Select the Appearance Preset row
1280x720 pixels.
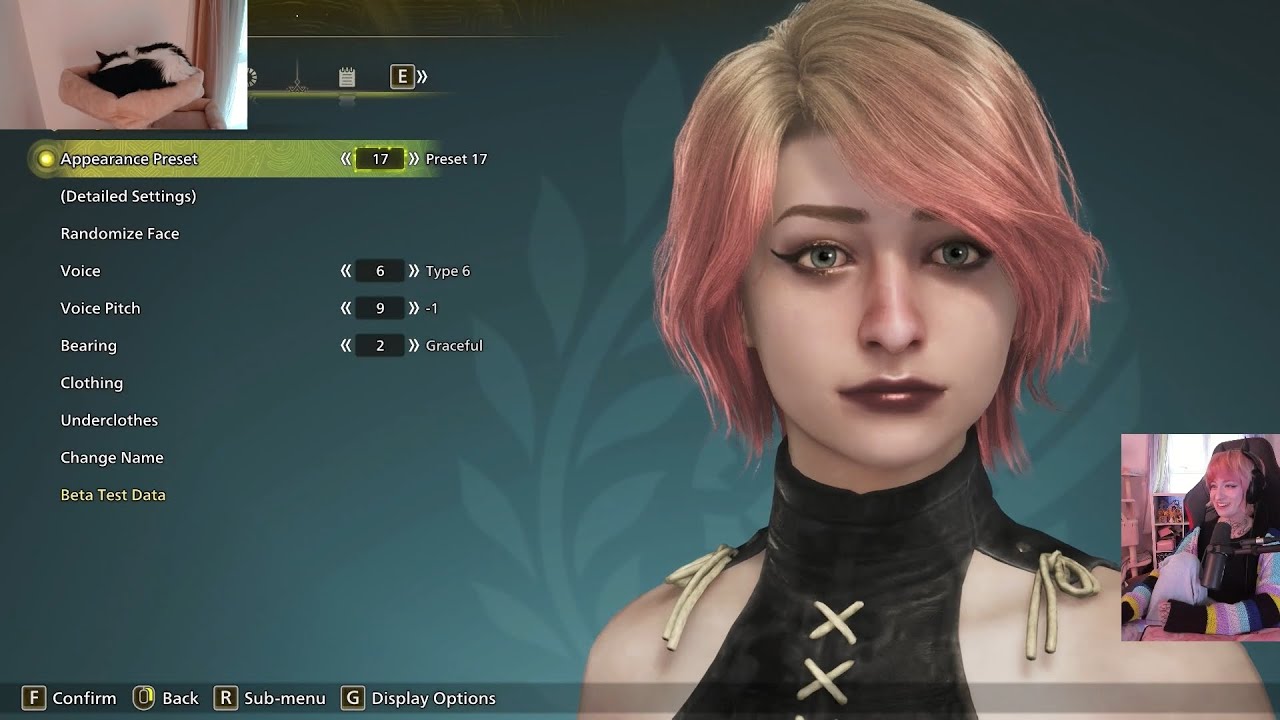coord(129,159)
